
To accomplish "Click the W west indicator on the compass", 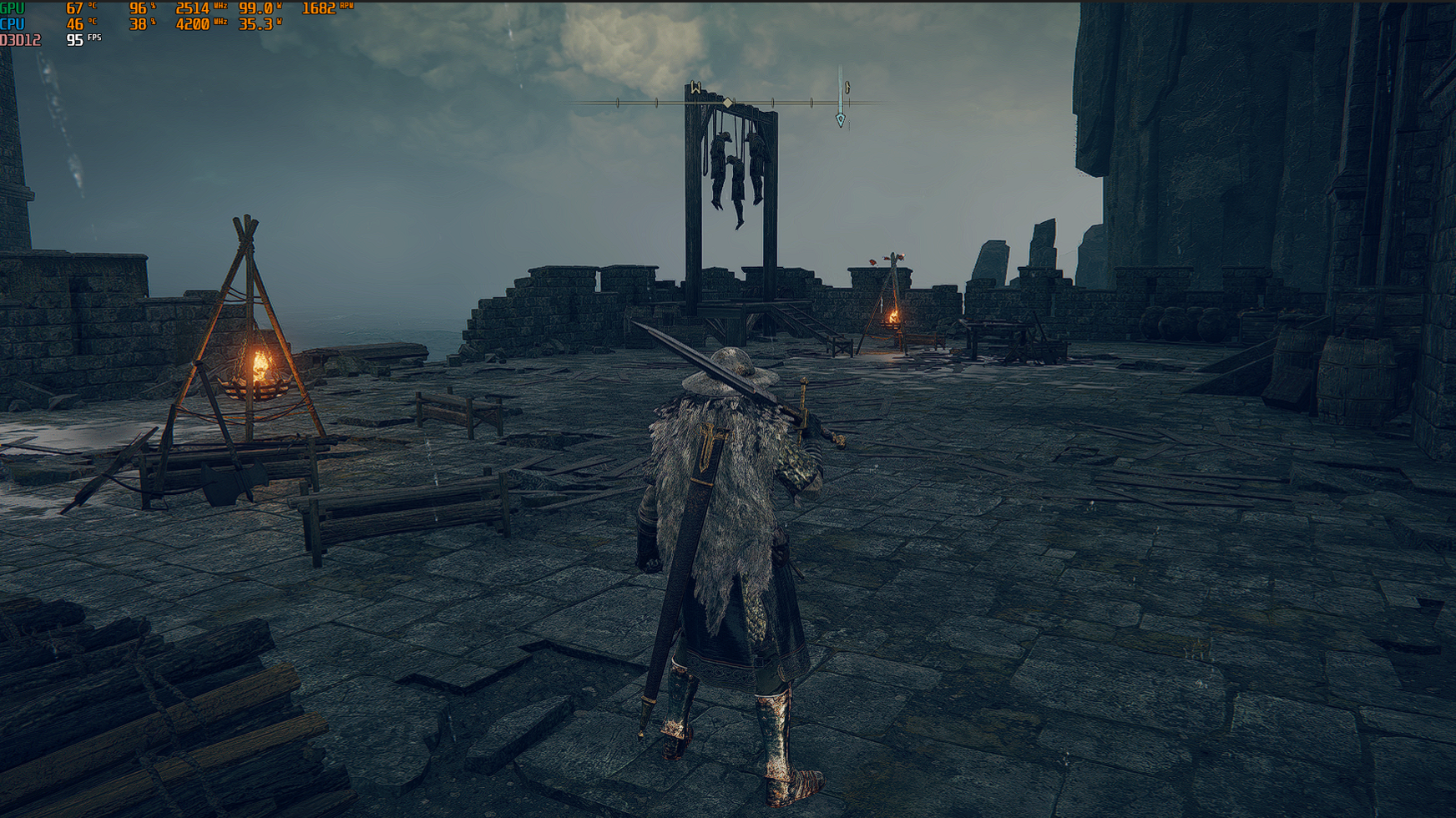I will coord(695,88).
